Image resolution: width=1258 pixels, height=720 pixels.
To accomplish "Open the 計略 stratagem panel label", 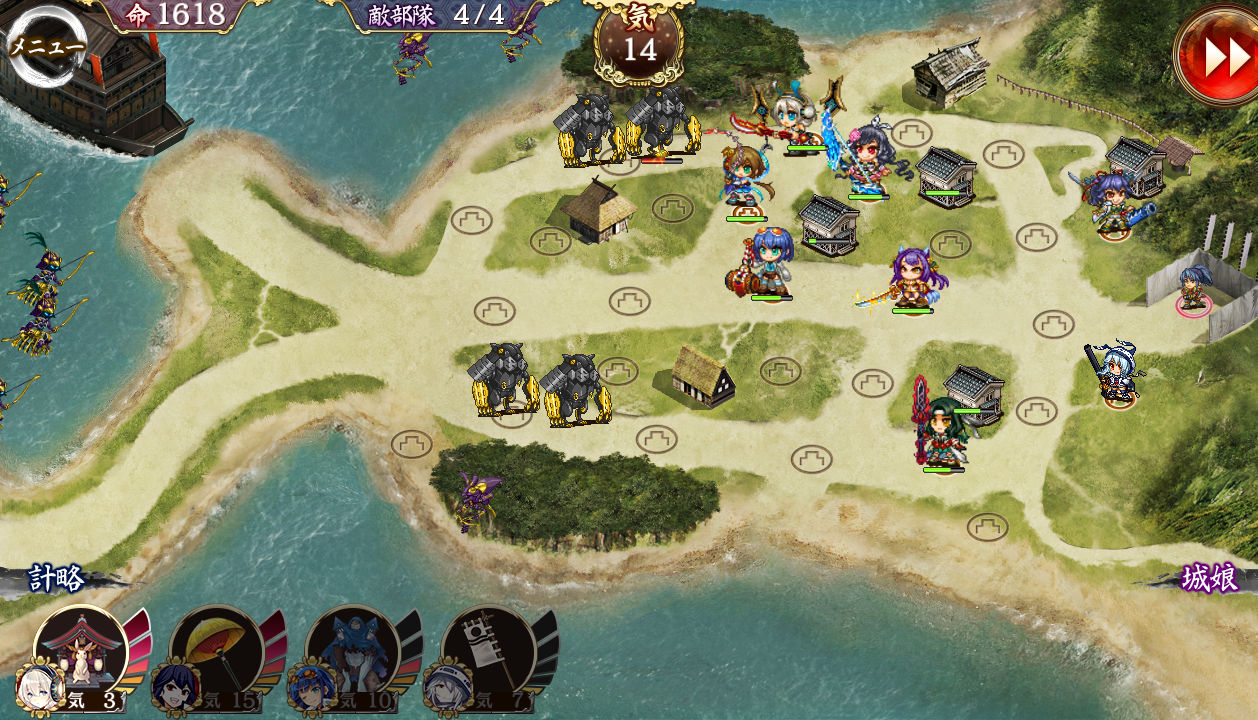I will [x=56, y=579].
